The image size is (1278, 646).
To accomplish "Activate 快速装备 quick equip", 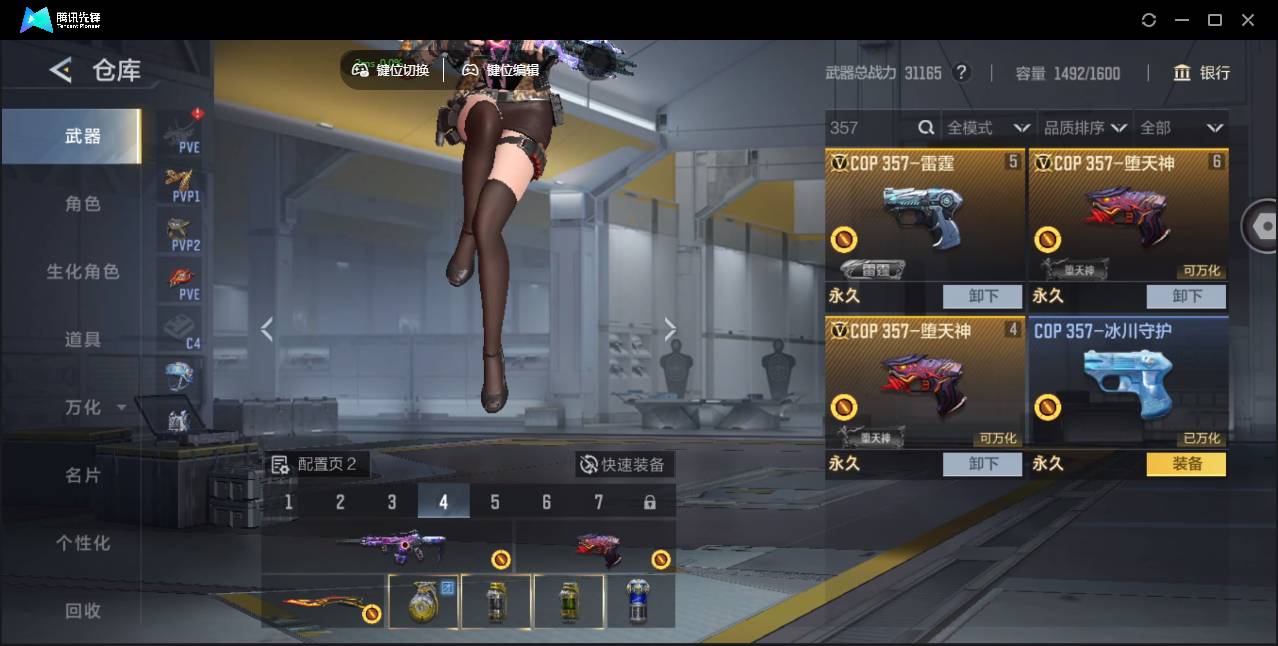I will tap(624, 465).
